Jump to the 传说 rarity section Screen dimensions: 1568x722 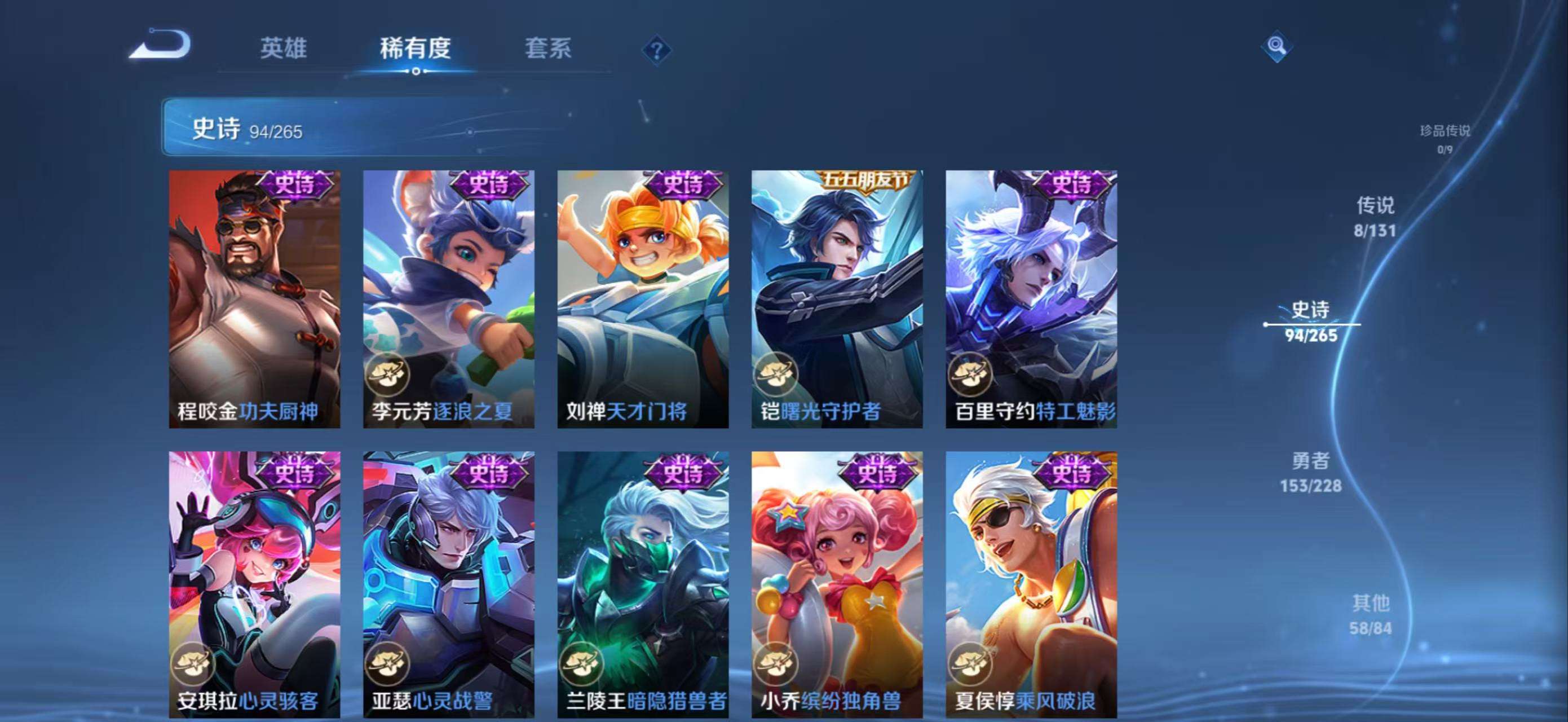pyautogui.click(x=1375, y=217)
